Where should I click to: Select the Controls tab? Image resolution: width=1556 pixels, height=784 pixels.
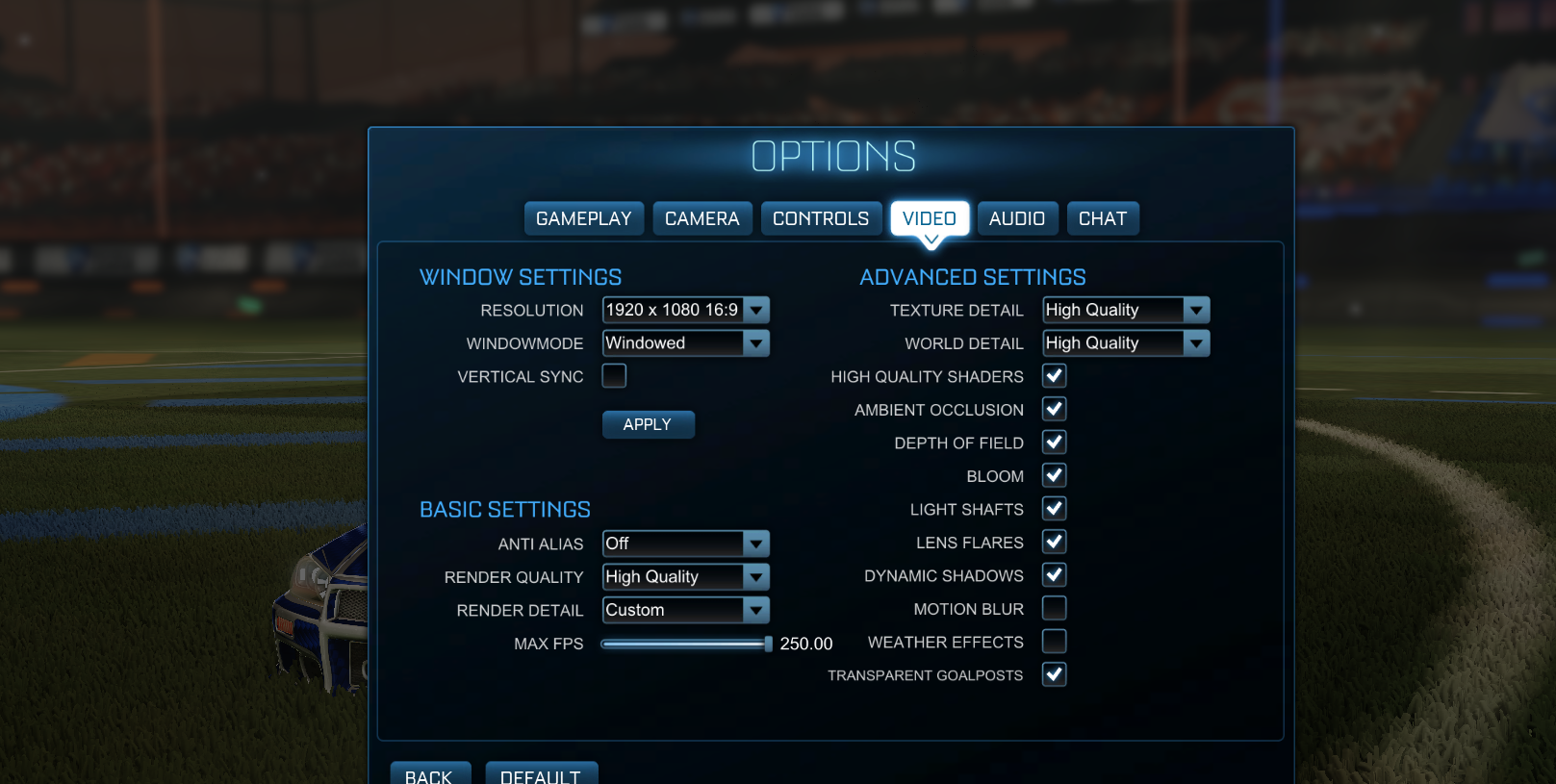pyautogui.click(x=820, y=218)
